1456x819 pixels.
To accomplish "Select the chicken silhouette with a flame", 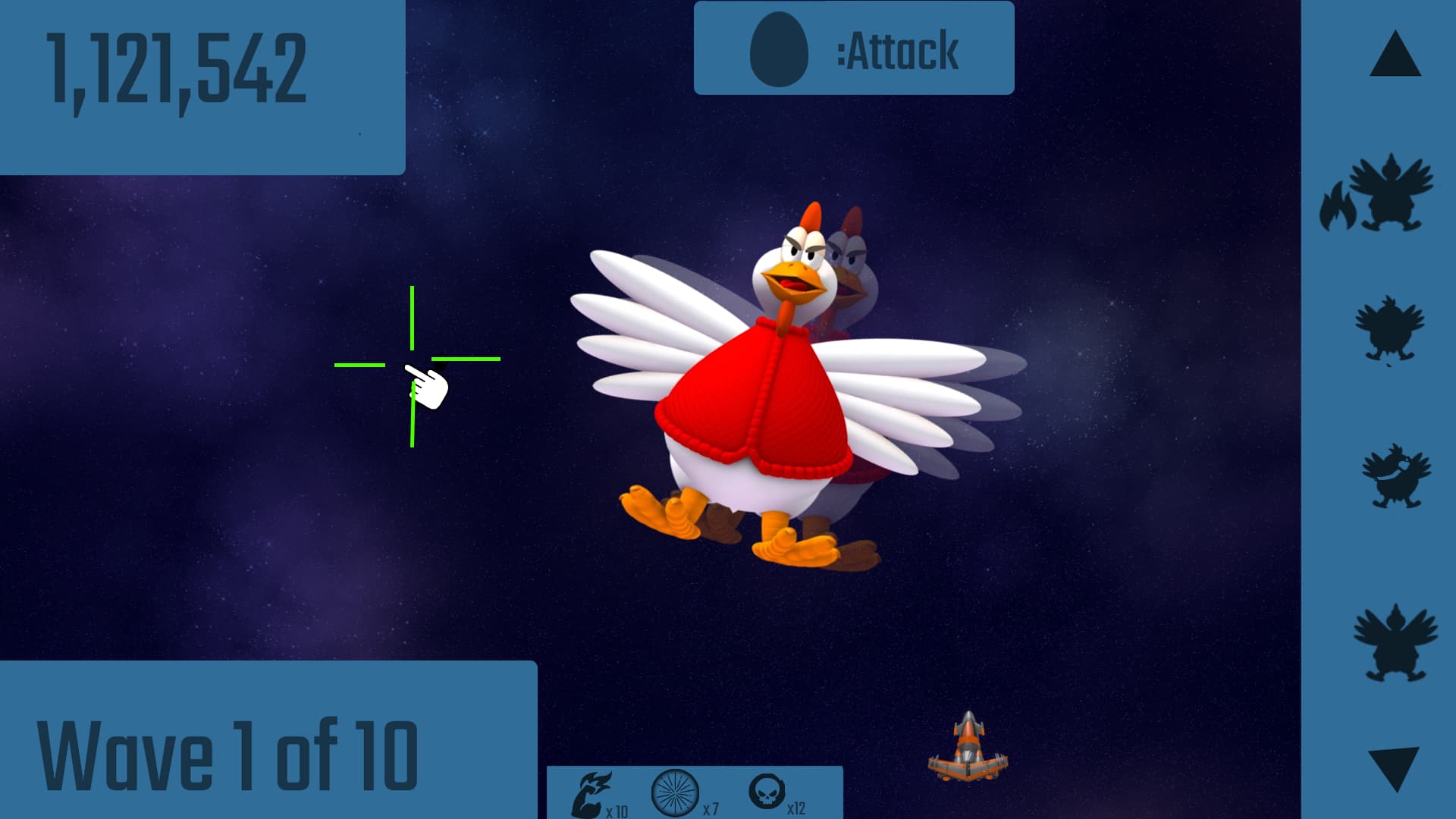I will point(1377,194).
